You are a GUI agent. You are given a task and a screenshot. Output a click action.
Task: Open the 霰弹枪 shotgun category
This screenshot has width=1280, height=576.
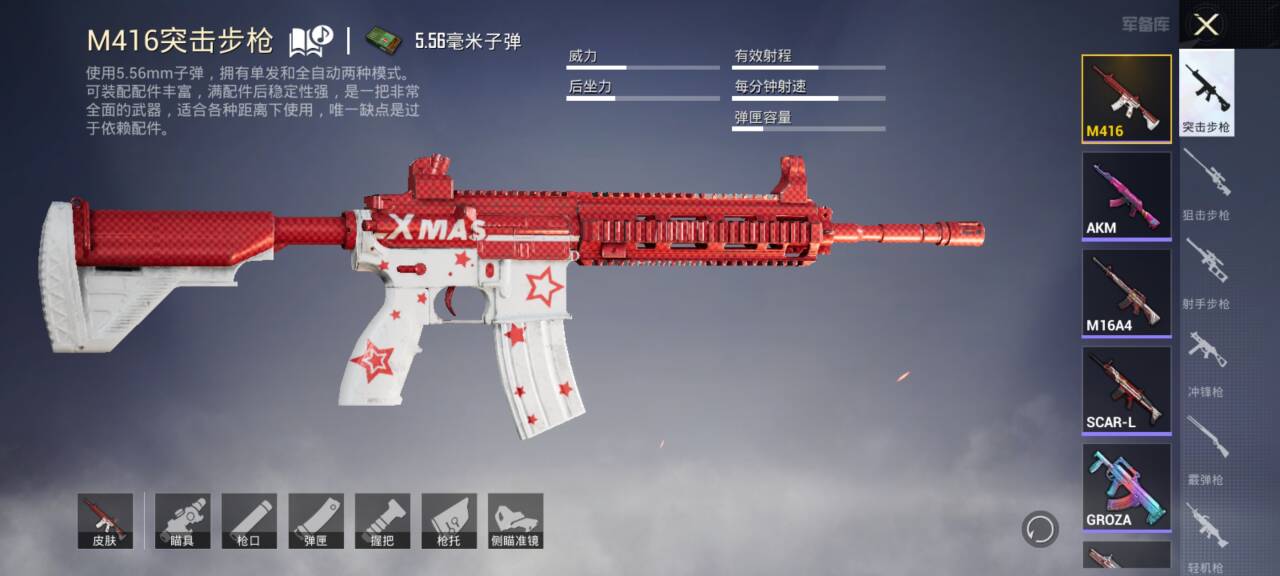coord(1206,448)
